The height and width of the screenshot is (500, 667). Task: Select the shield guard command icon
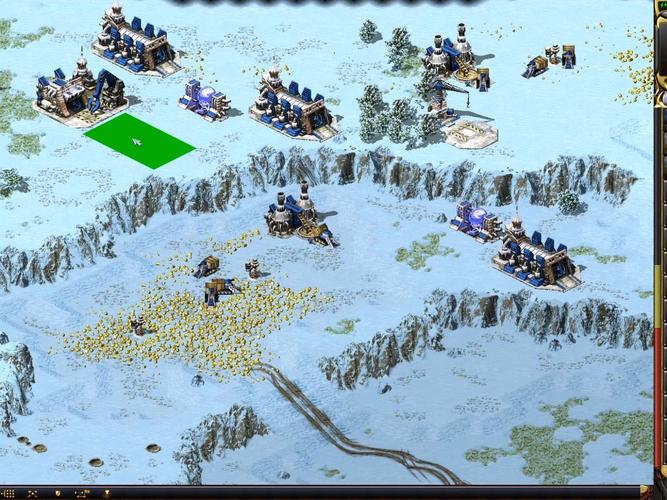coord(57,493)
